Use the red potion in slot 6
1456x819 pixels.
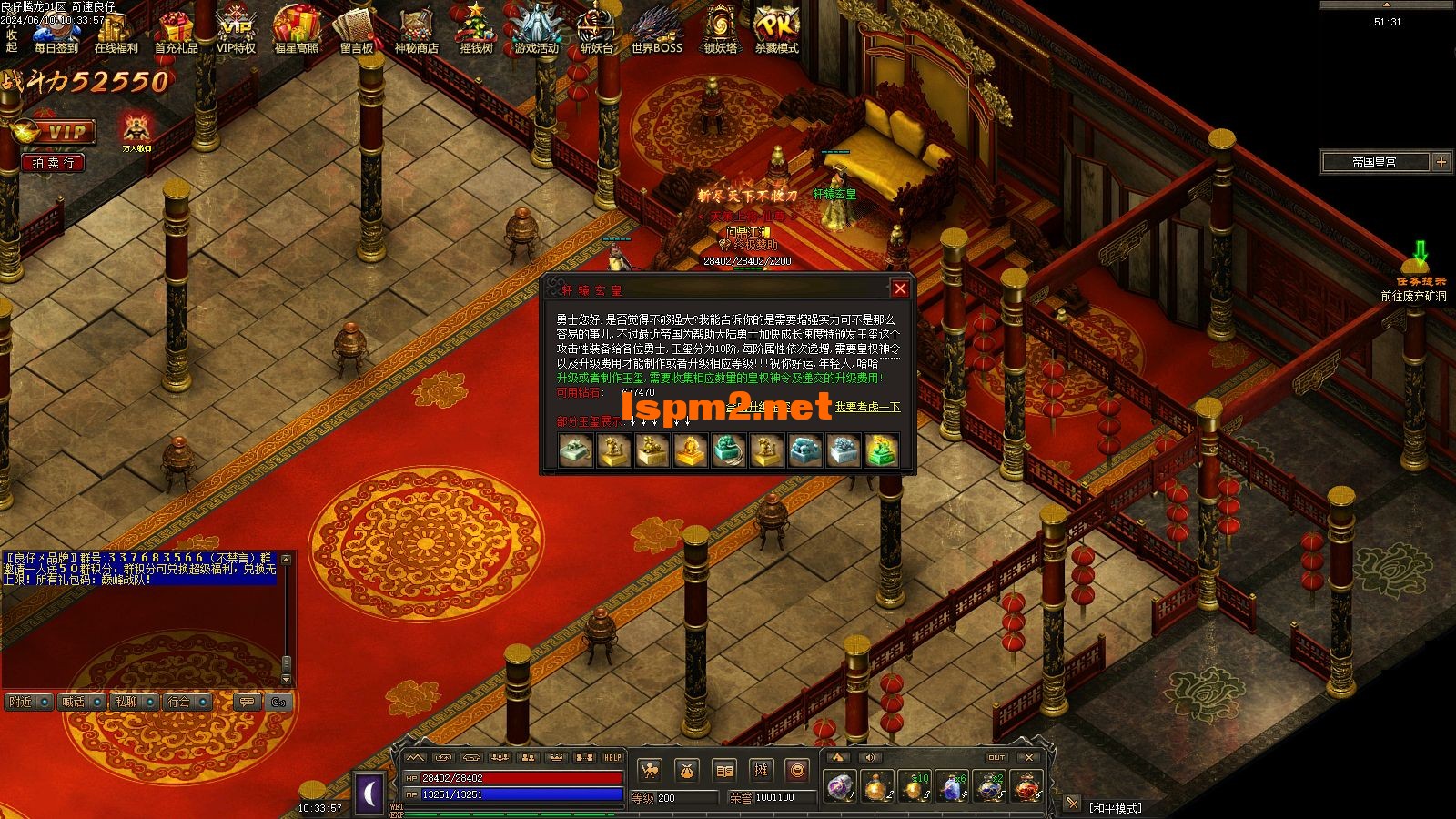[x=1026, y=785]
